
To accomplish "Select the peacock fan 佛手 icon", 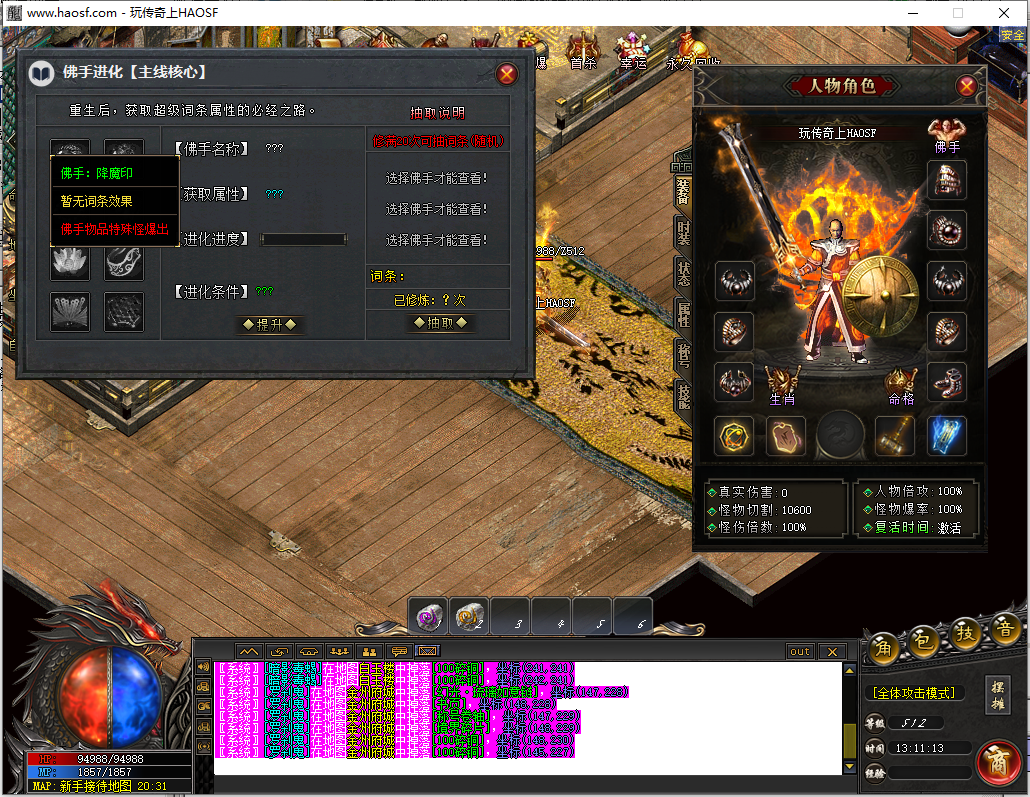I will tap(70, 312).
